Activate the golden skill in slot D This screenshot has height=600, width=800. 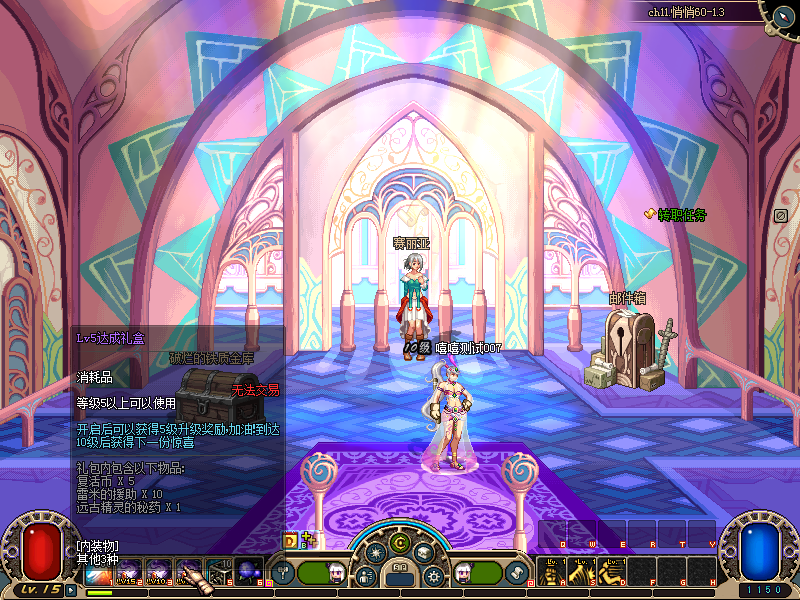tap(612, 572)
